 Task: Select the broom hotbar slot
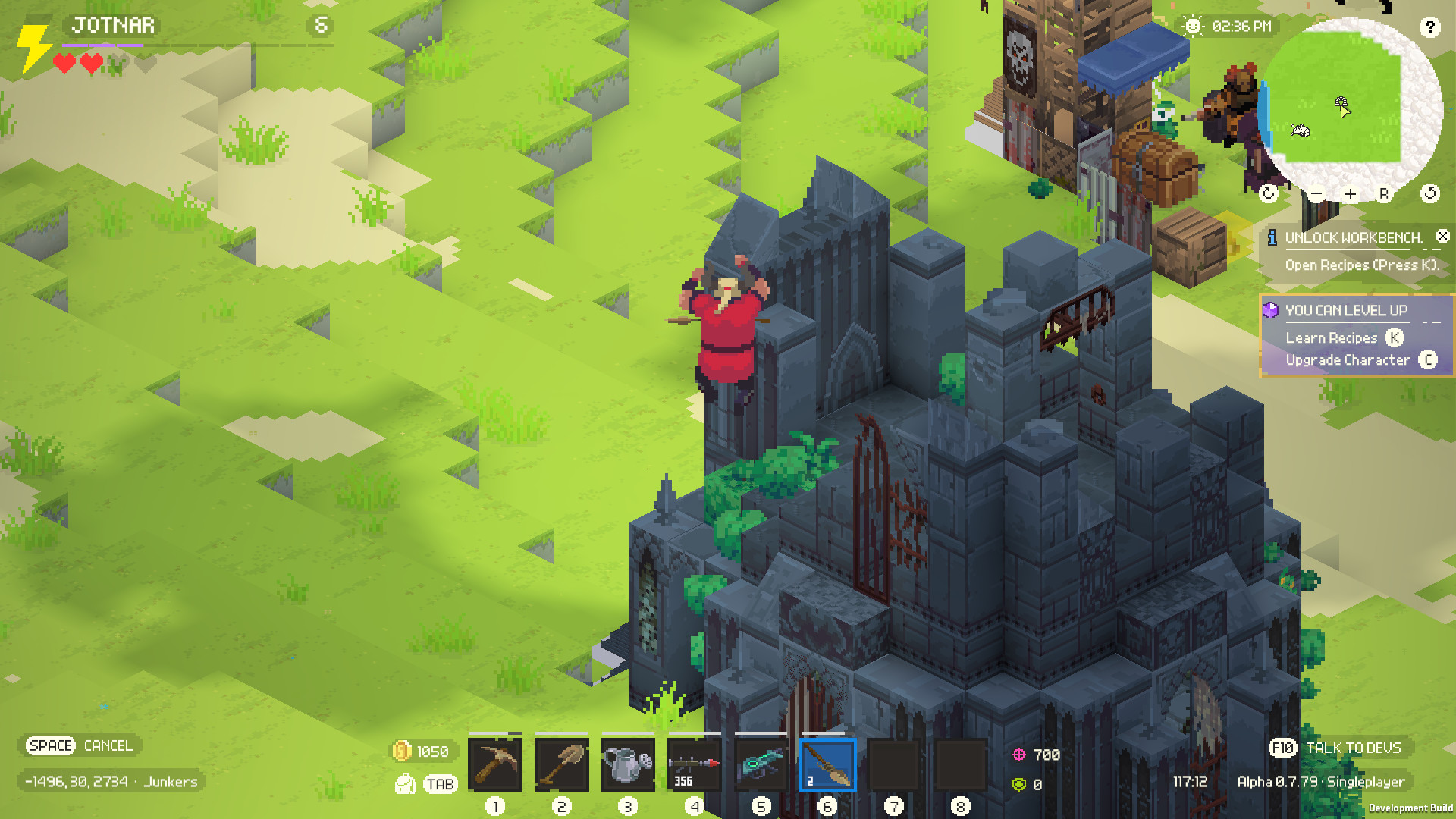pos(827,764)
